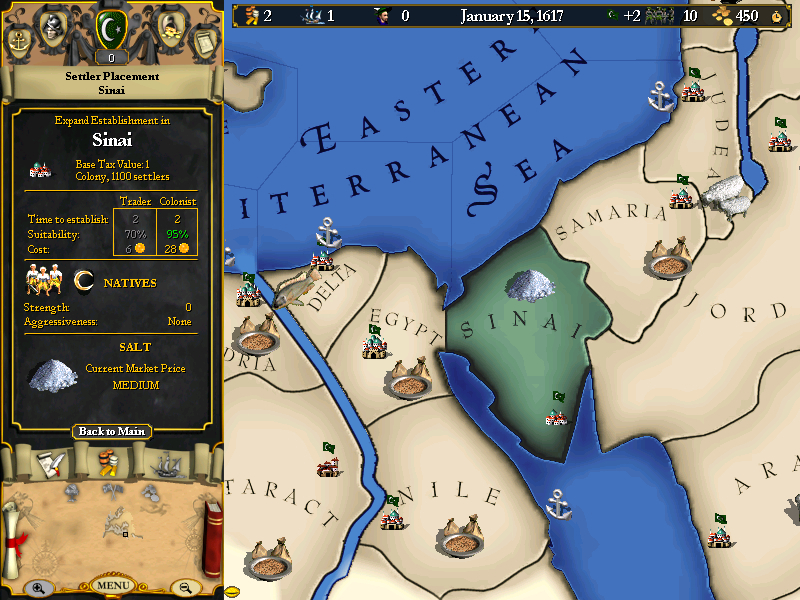
Task: Zoom in with the plus magnifier
Action: [38, 588]
